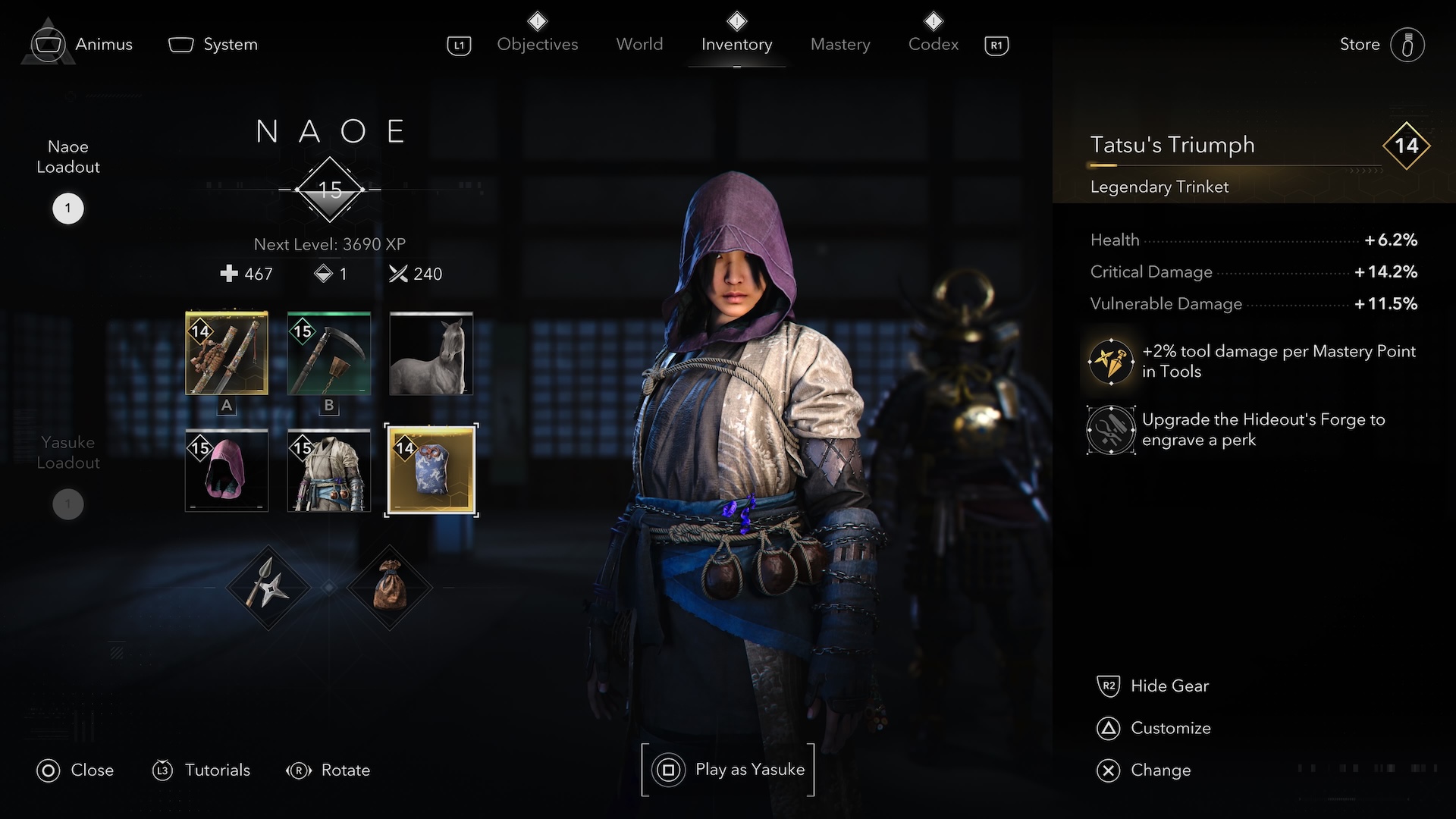Go to the Mastery tab
1456x819 pixels.
[840, 44]
